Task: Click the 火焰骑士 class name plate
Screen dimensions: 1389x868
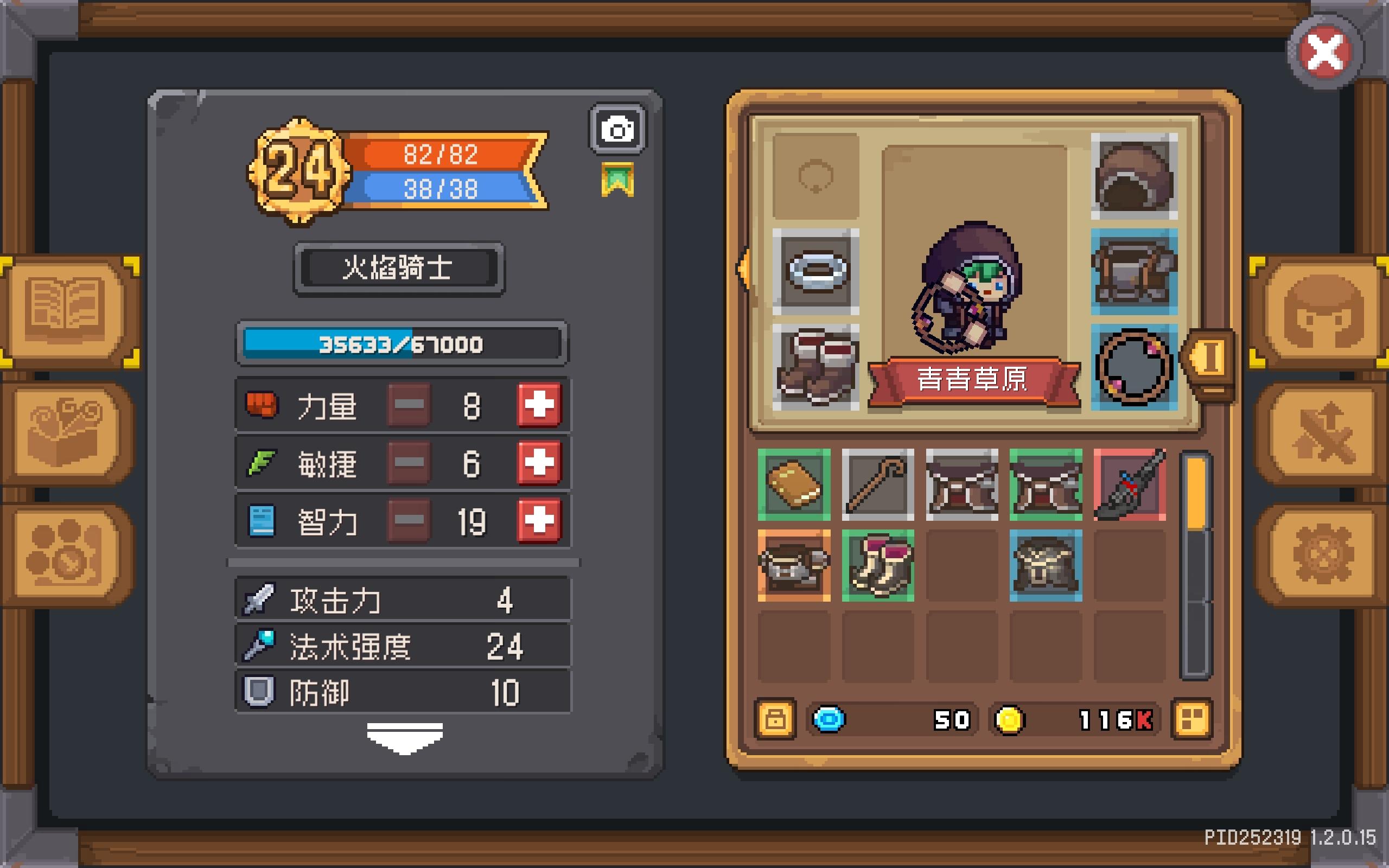Action: [x=399, y=270]
